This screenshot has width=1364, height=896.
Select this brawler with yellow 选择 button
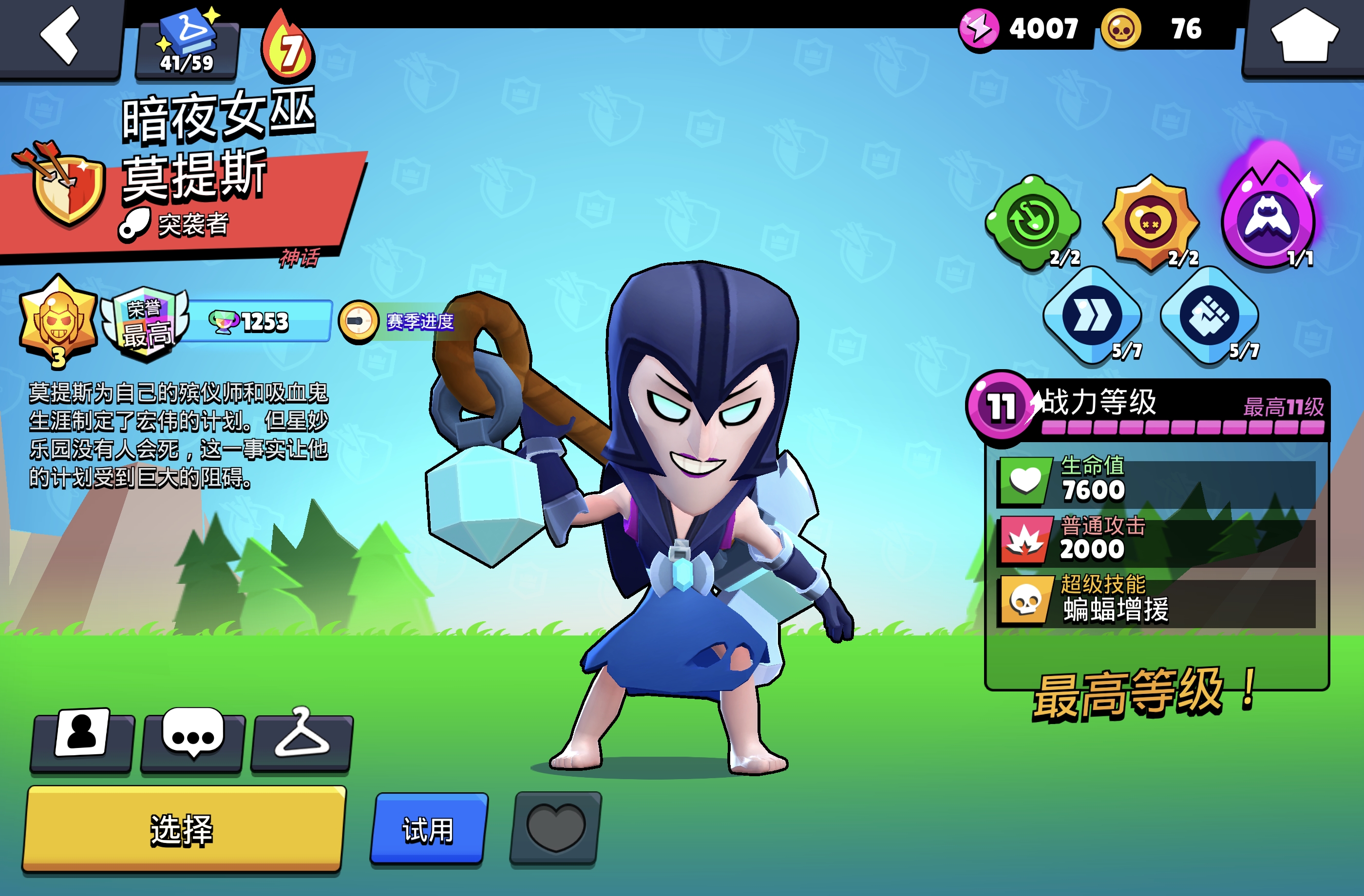[183, 830]
